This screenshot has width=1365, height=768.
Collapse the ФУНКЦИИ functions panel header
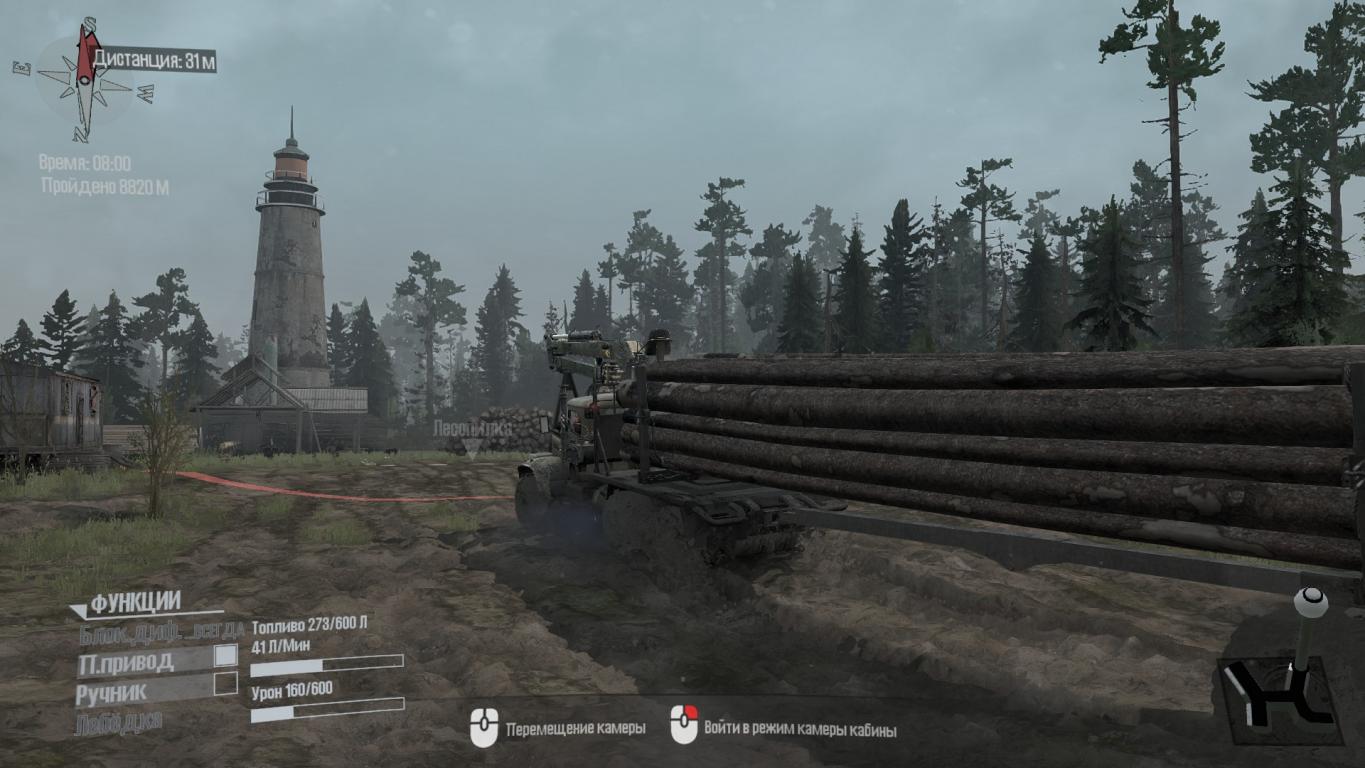click(x=134, y=603)
